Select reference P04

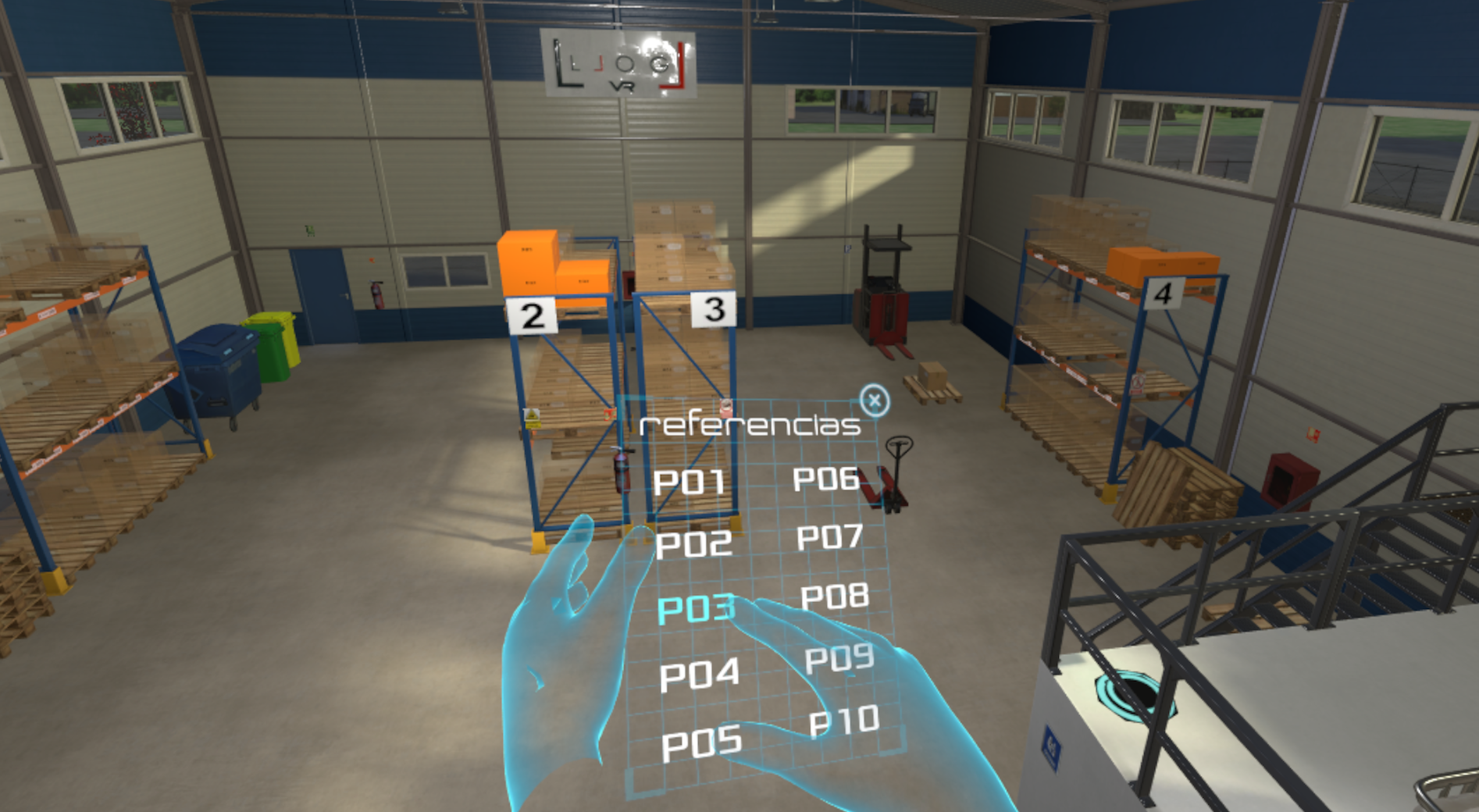699,675
